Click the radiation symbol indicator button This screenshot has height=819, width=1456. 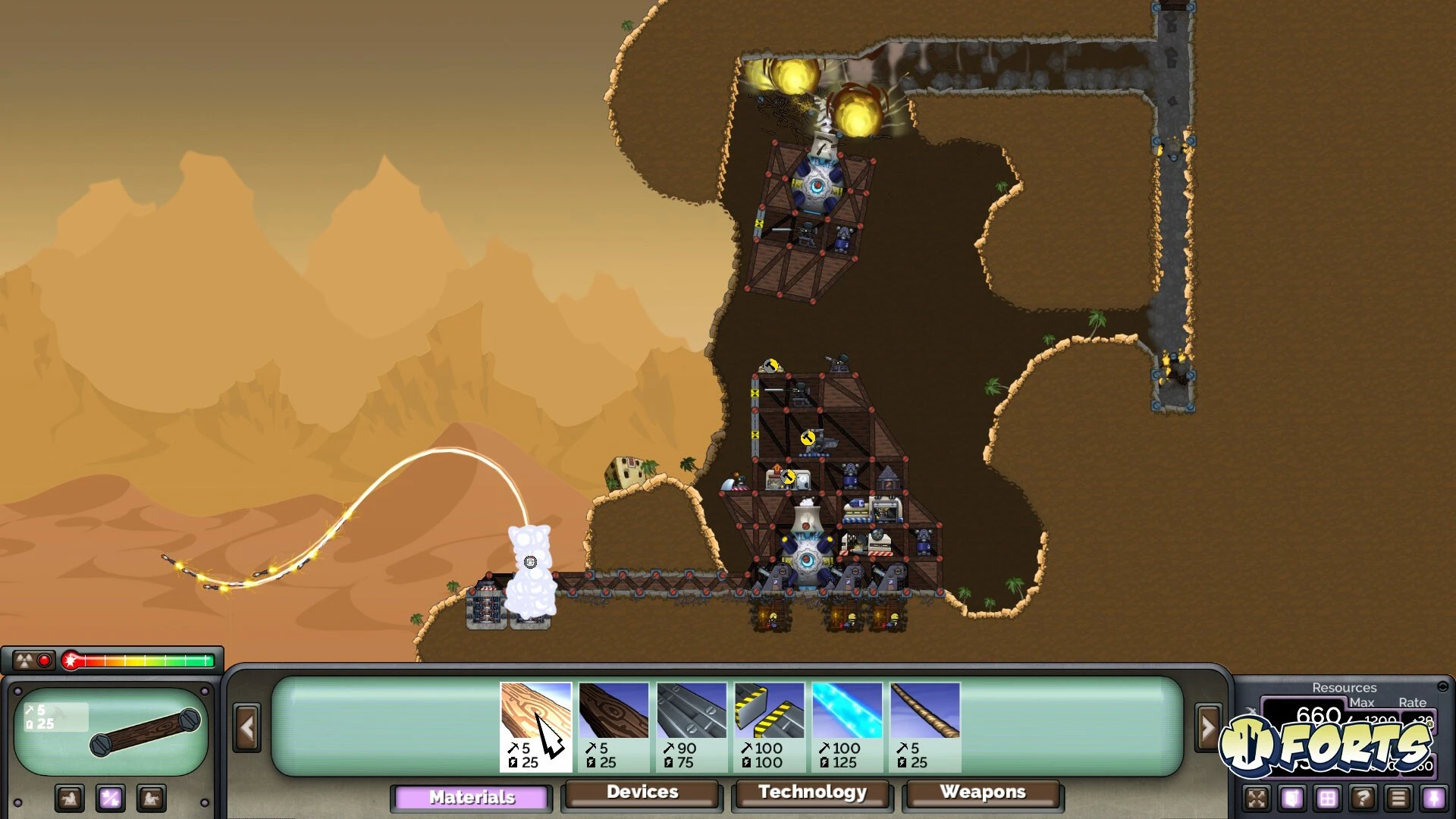click(x=25, y=661)
